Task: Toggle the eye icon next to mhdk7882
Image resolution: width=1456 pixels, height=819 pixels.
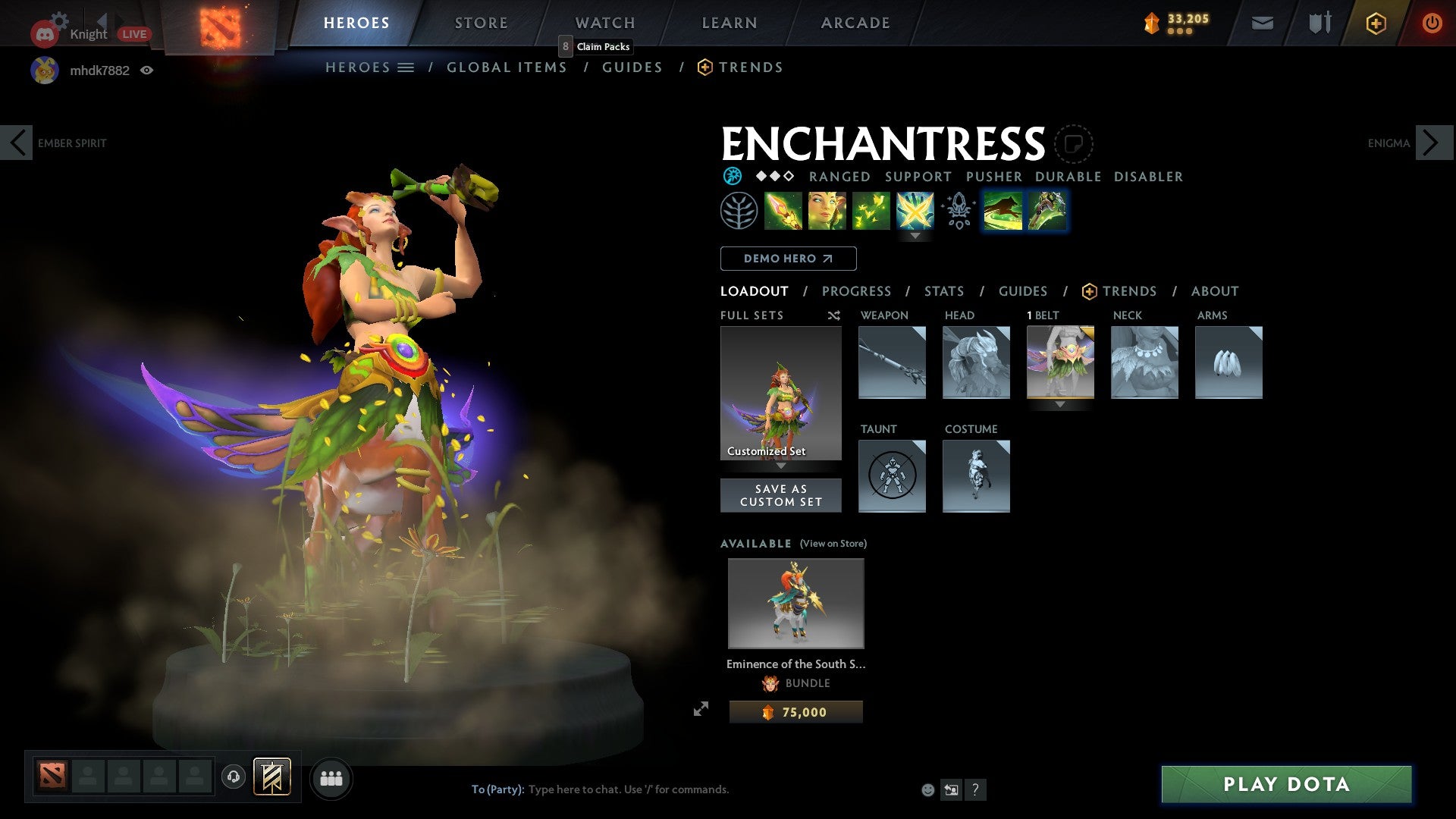Action: [147, 70]
